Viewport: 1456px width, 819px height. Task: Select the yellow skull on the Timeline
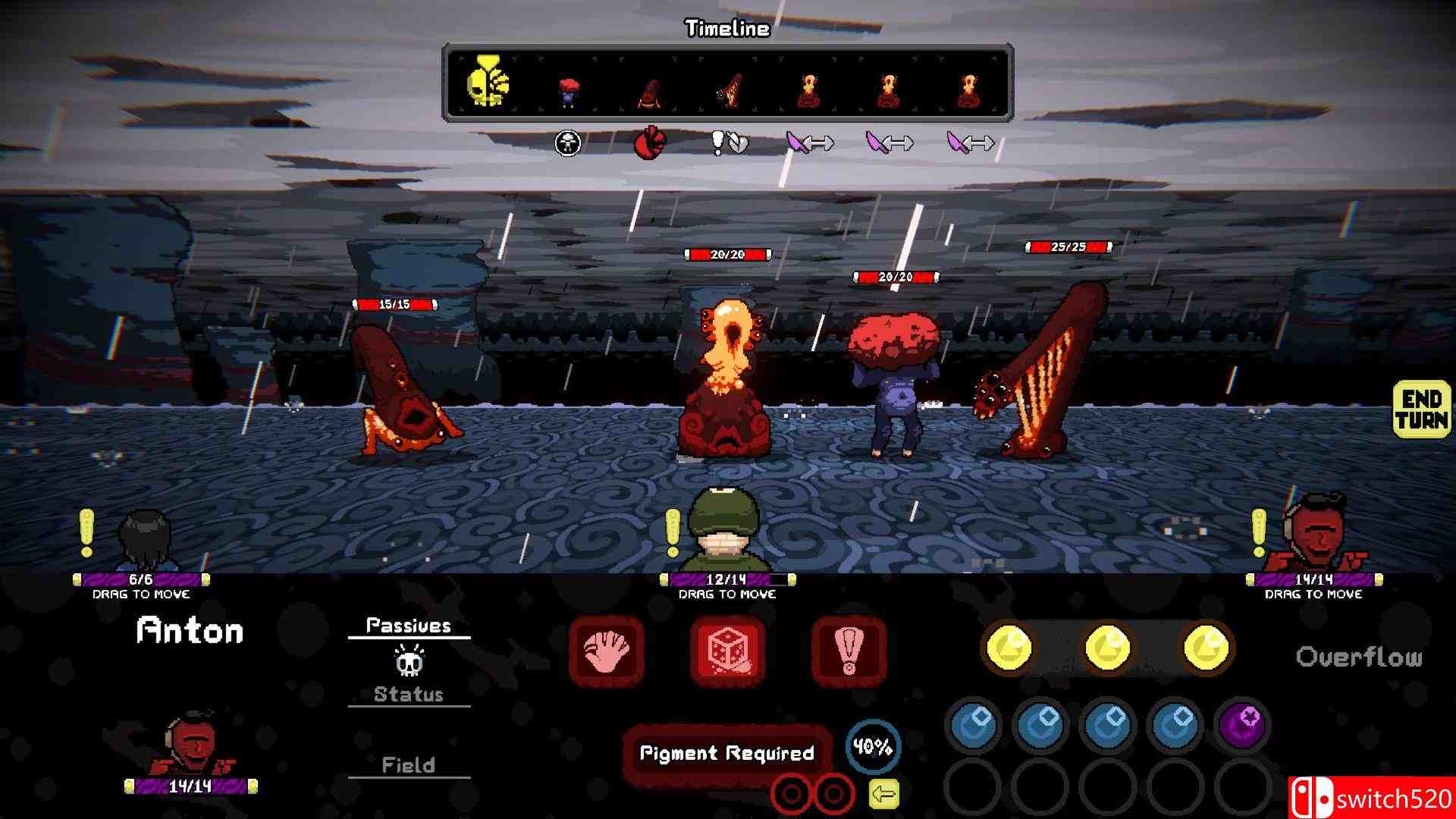pyautogui.click(x=489, y=80)
